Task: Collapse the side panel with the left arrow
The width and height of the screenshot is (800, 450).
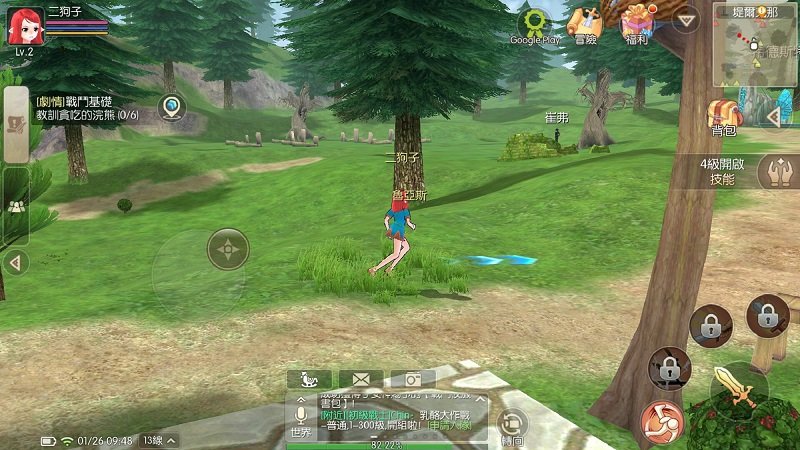Action: (x=14, y=263)
